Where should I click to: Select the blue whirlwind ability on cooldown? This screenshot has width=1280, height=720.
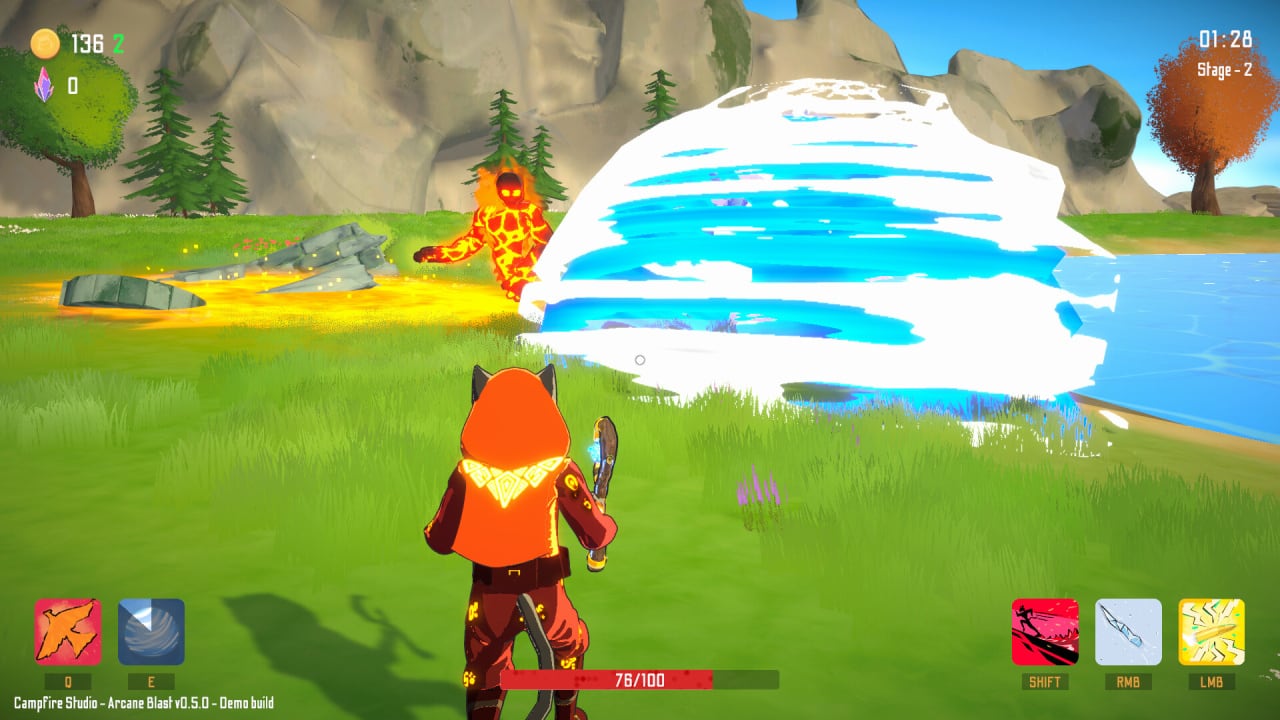point(151,632)
